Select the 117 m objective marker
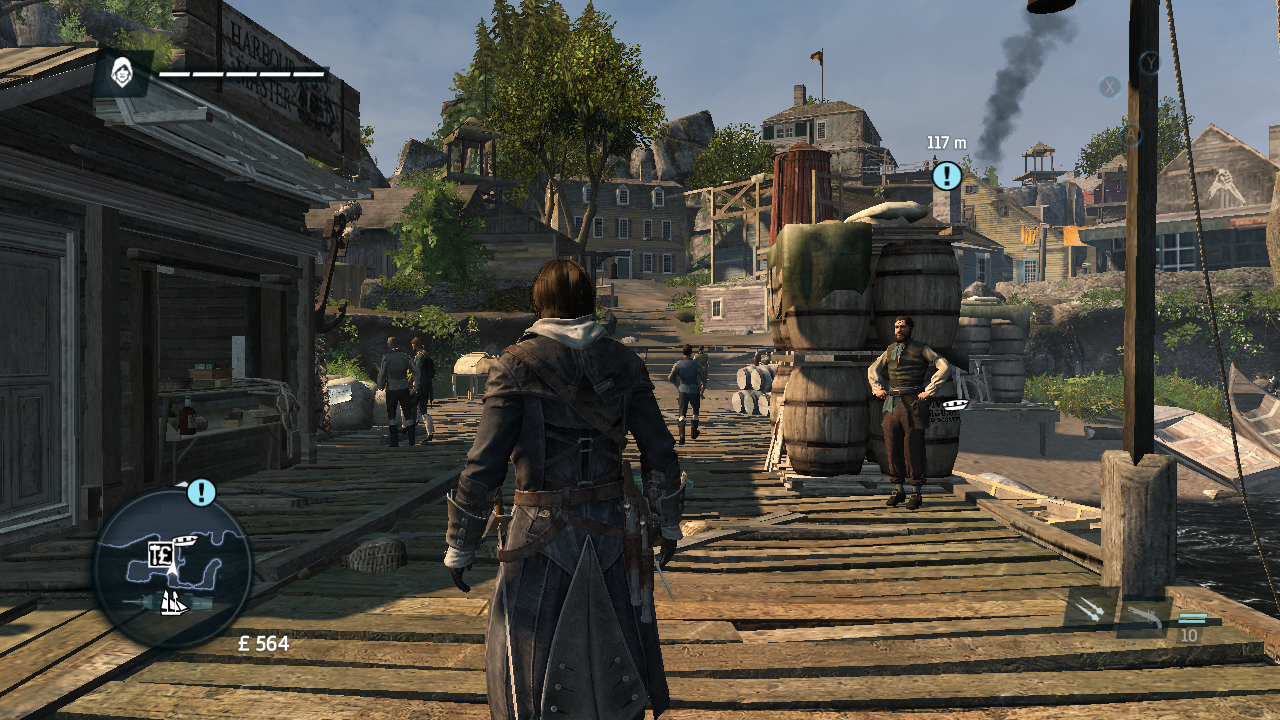 (x=946, y=177)
